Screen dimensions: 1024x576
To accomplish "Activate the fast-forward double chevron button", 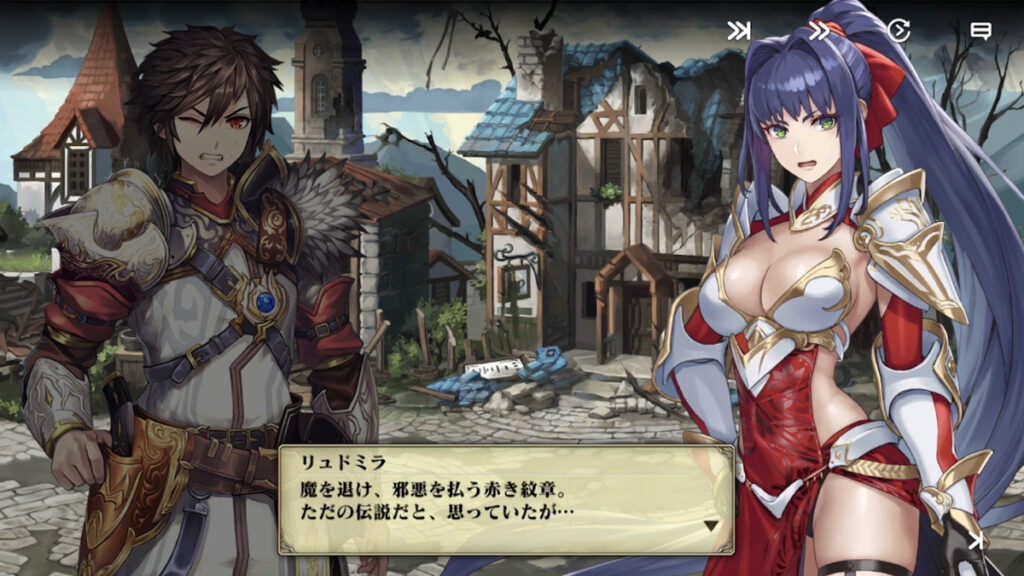I will [819, 31].
